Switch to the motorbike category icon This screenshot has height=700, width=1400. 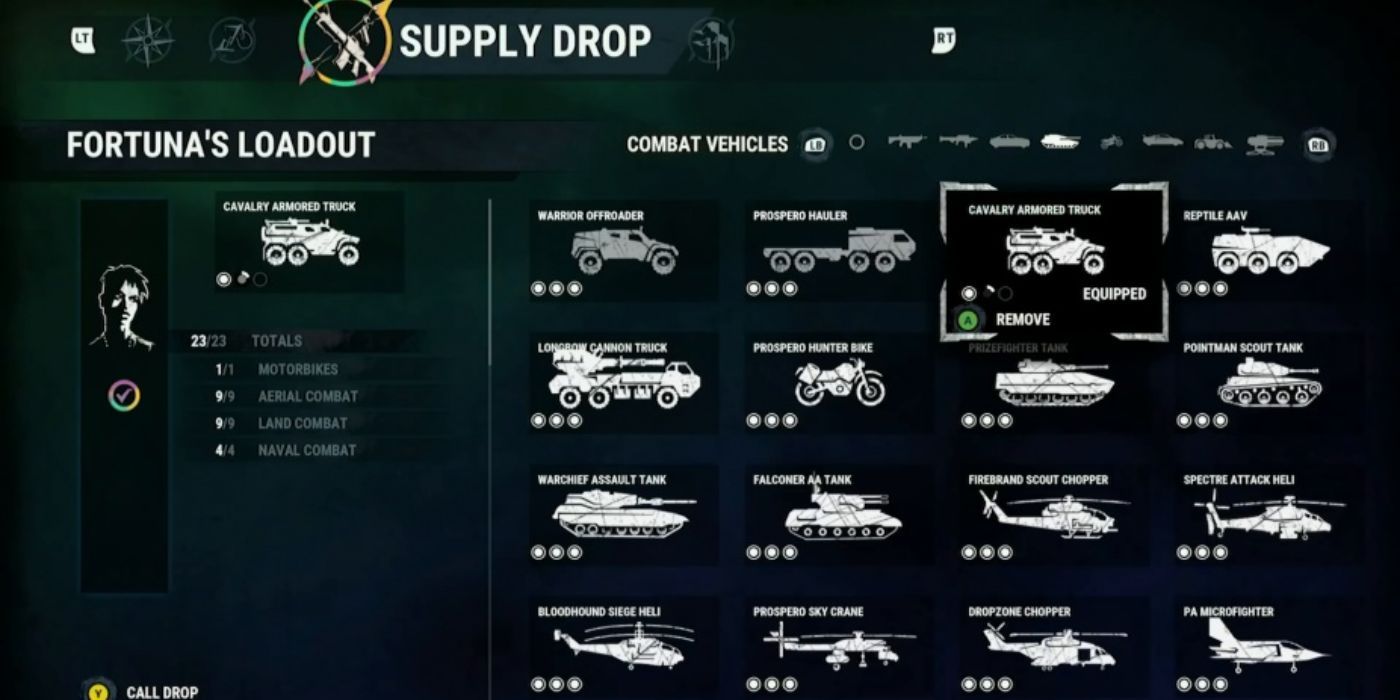click(1111, 142)
